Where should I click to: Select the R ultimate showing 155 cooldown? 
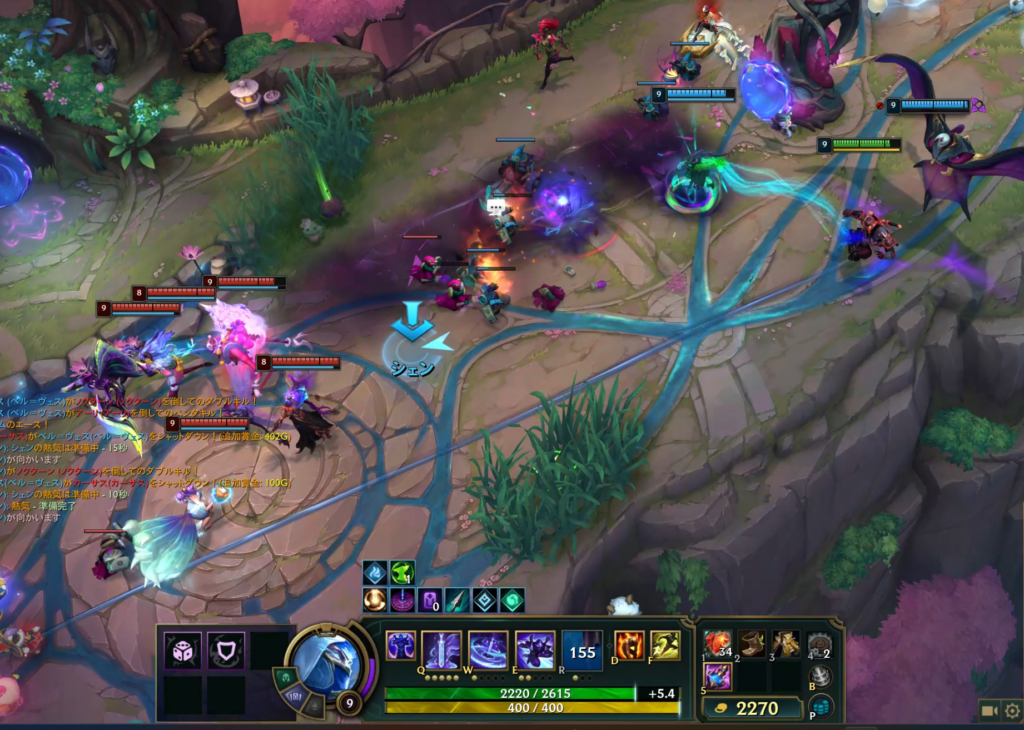click(582, 650)
